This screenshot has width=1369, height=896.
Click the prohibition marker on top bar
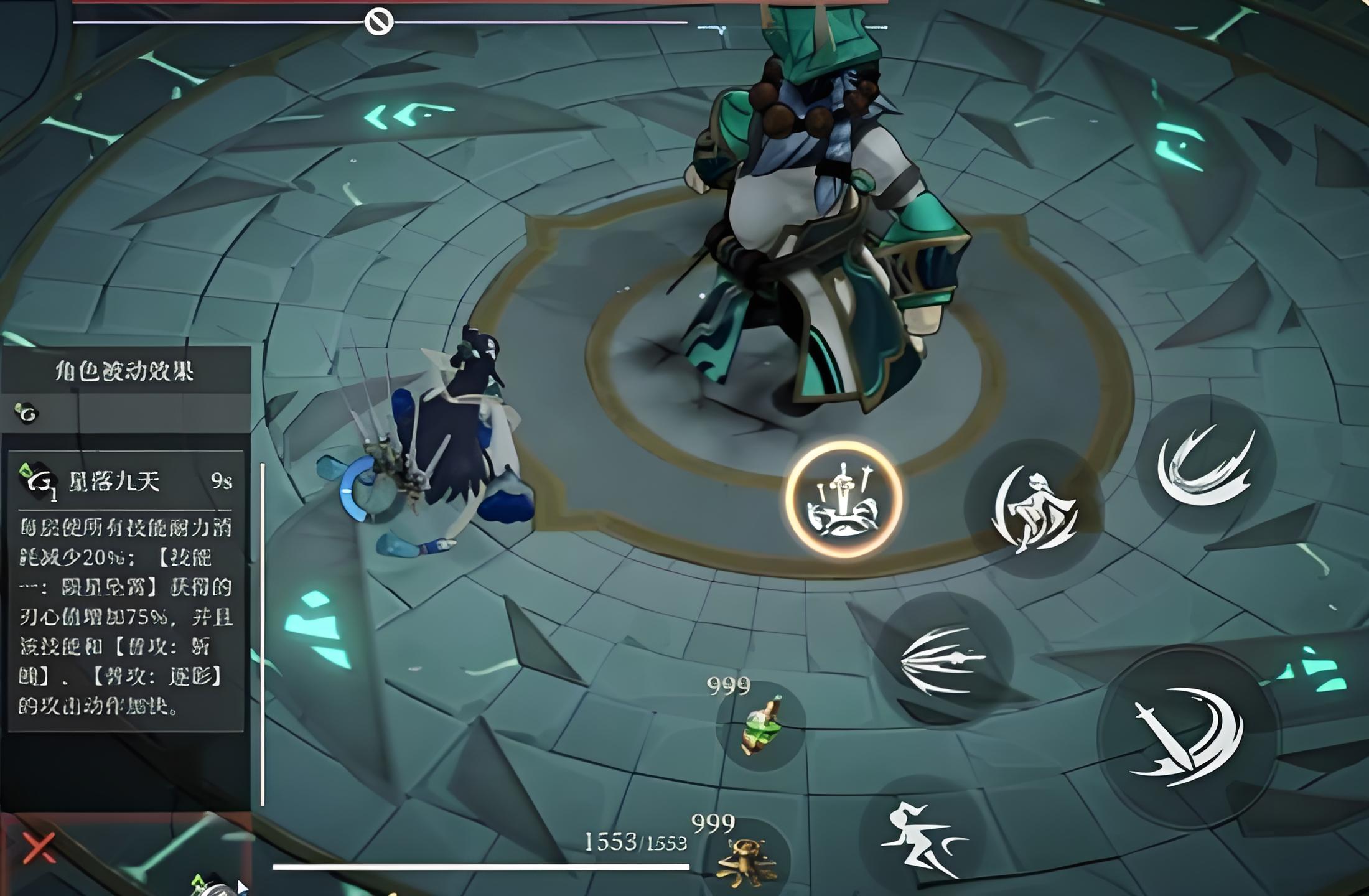[x=378, y=22]
